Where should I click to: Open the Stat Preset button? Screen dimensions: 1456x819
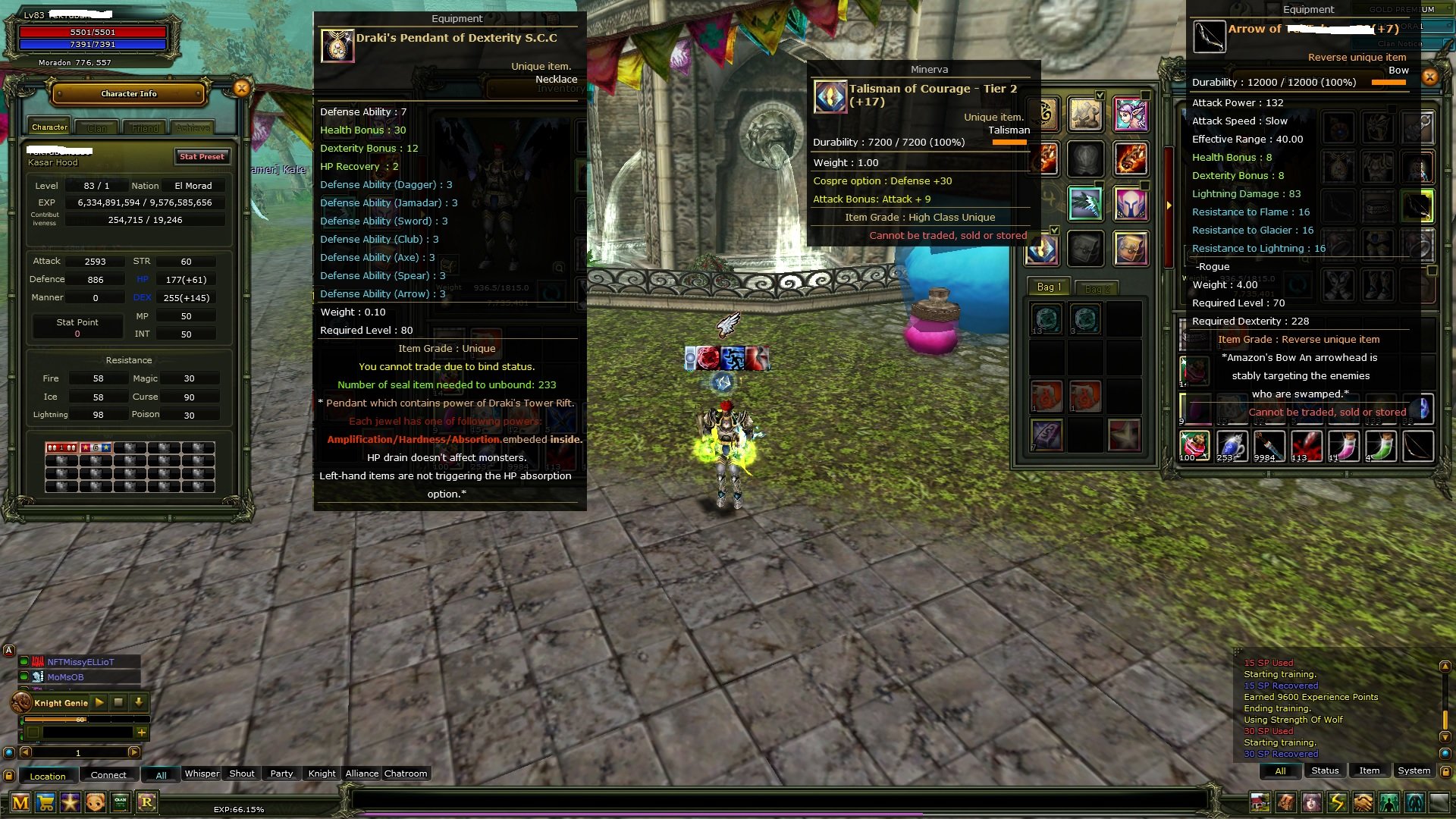point(202,157)
